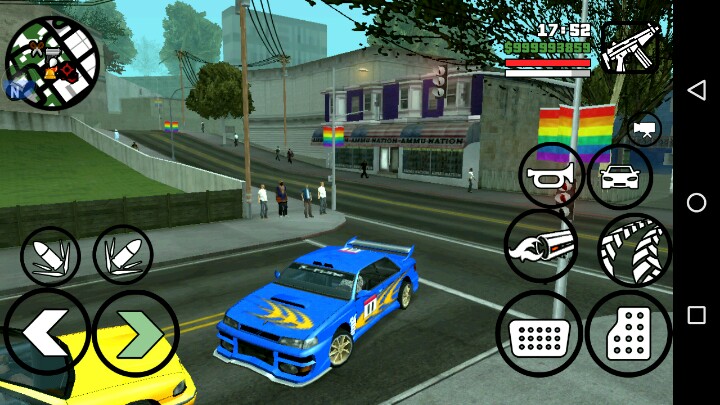The height and width of the screenshot is (405, 720).
Task: Go to the Android home screen
Action: [696, 202]
